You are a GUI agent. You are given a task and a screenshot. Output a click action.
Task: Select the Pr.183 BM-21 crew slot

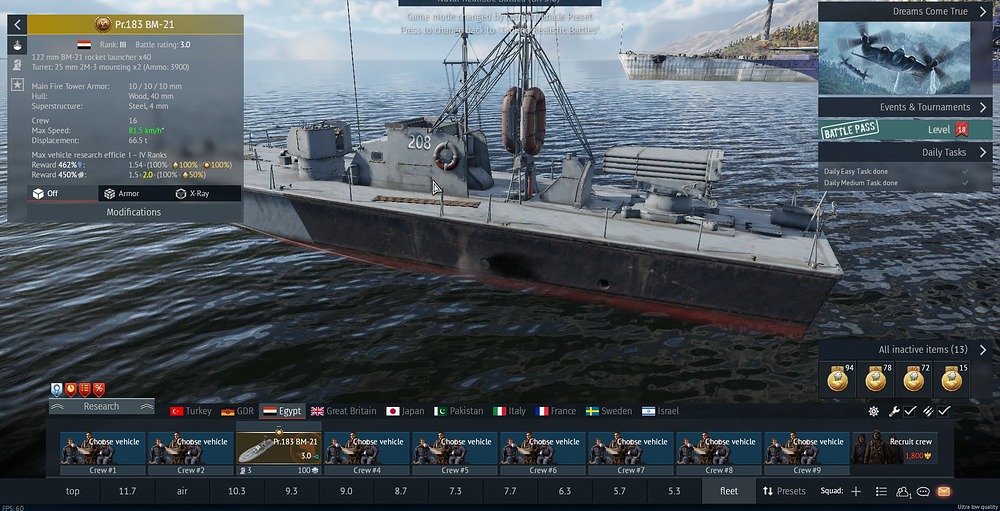coord(278,447)
